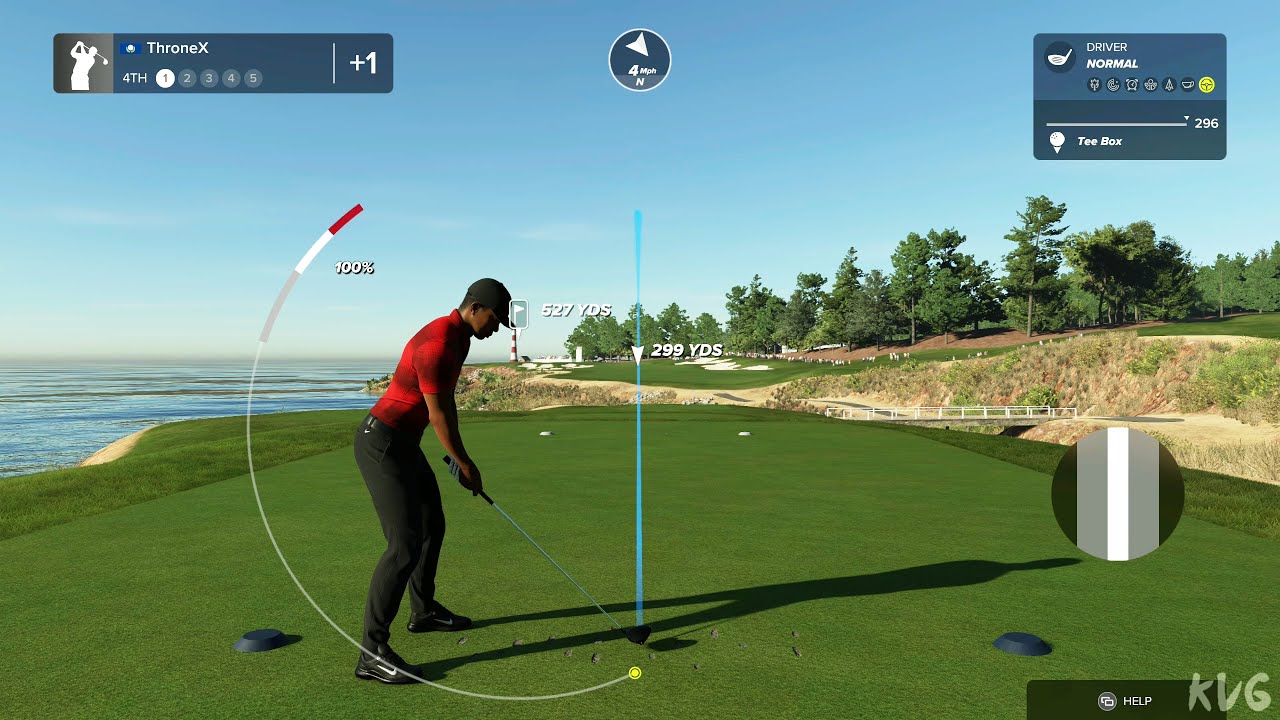Select the ThroneX player name tab
The width and height of the screenshot is (1280, 720).
pos(177,47)
